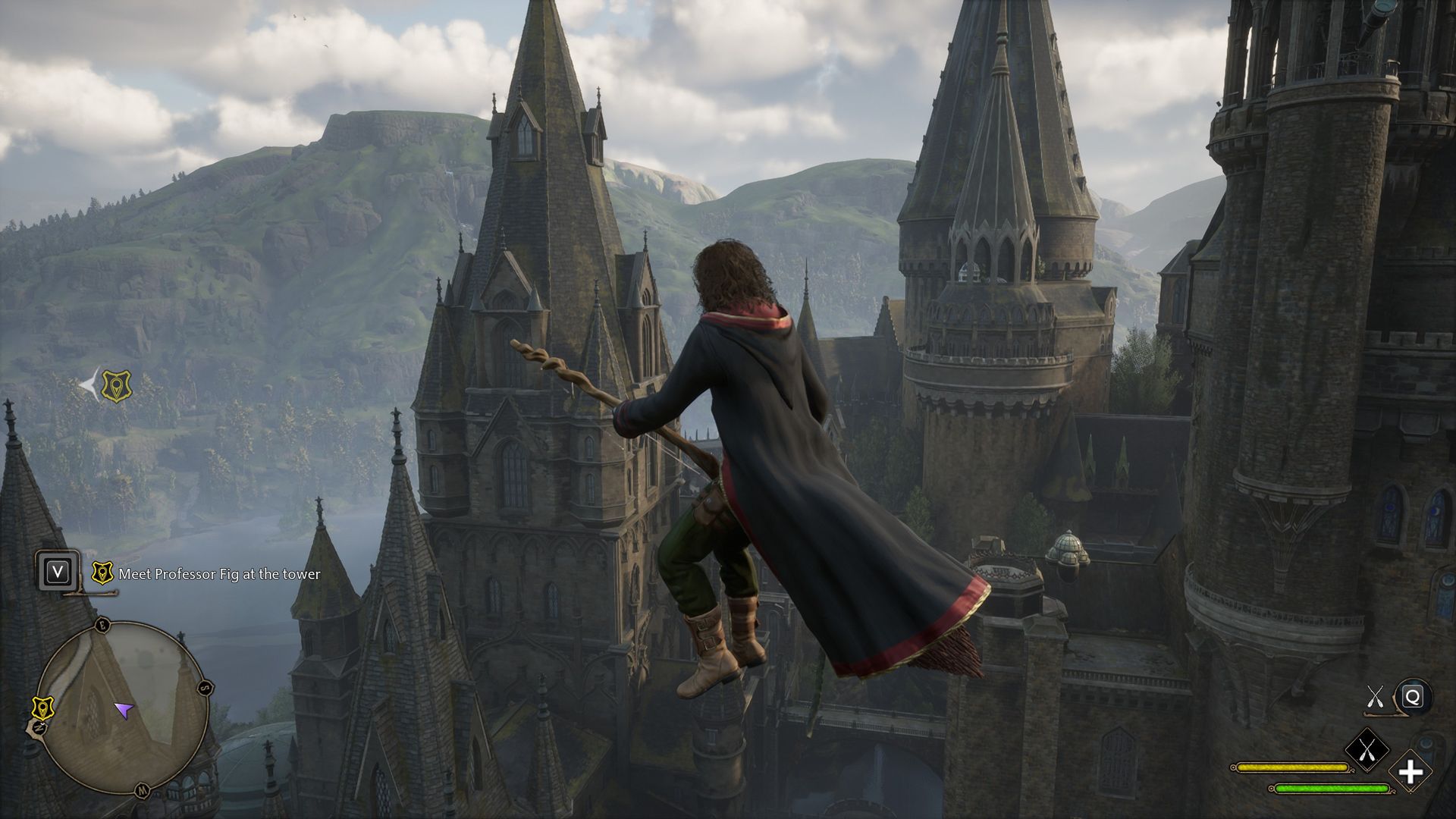The height and width of the screenshot is (819, 1456).
Task: Toggle the black diamond broom equip slot
Action: coord(1367,749)
